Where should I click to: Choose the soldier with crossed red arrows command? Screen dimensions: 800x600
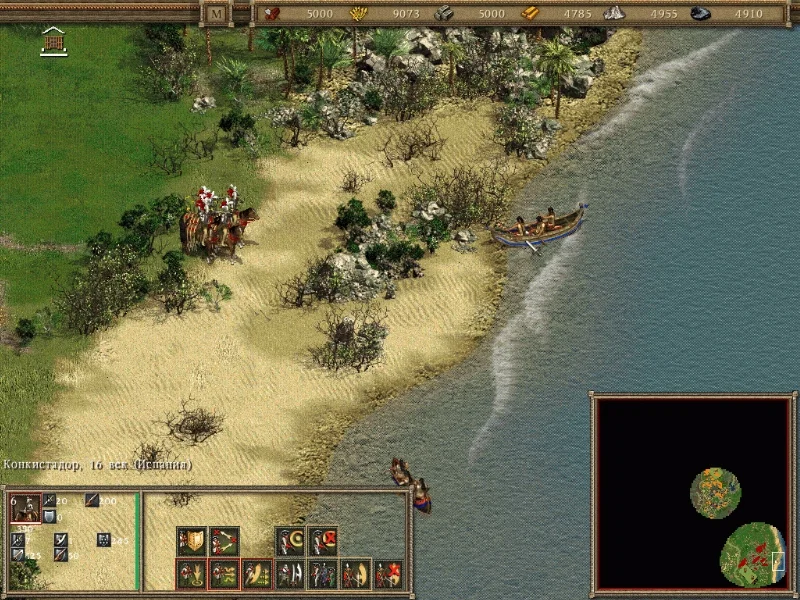(224, 541)
